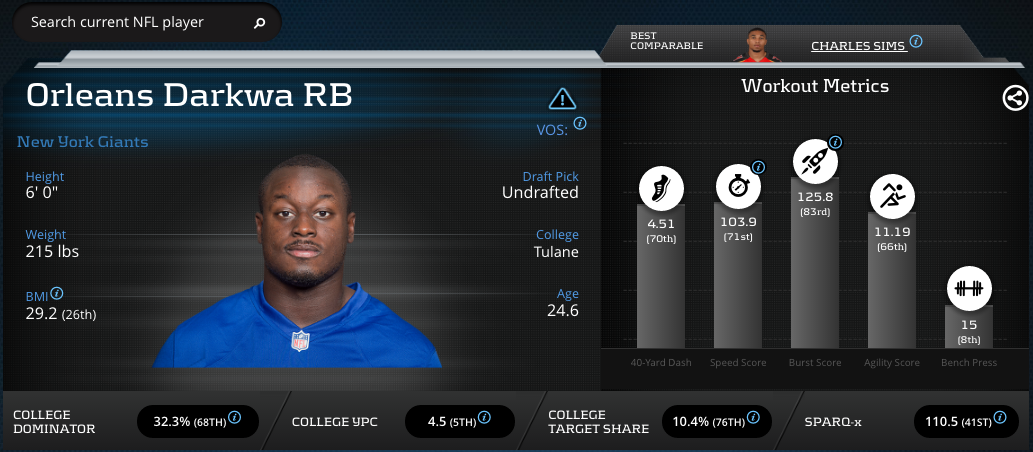Click the NFL player search field
This screenshot has height=452, width=1033.
(x=130, y=22)
